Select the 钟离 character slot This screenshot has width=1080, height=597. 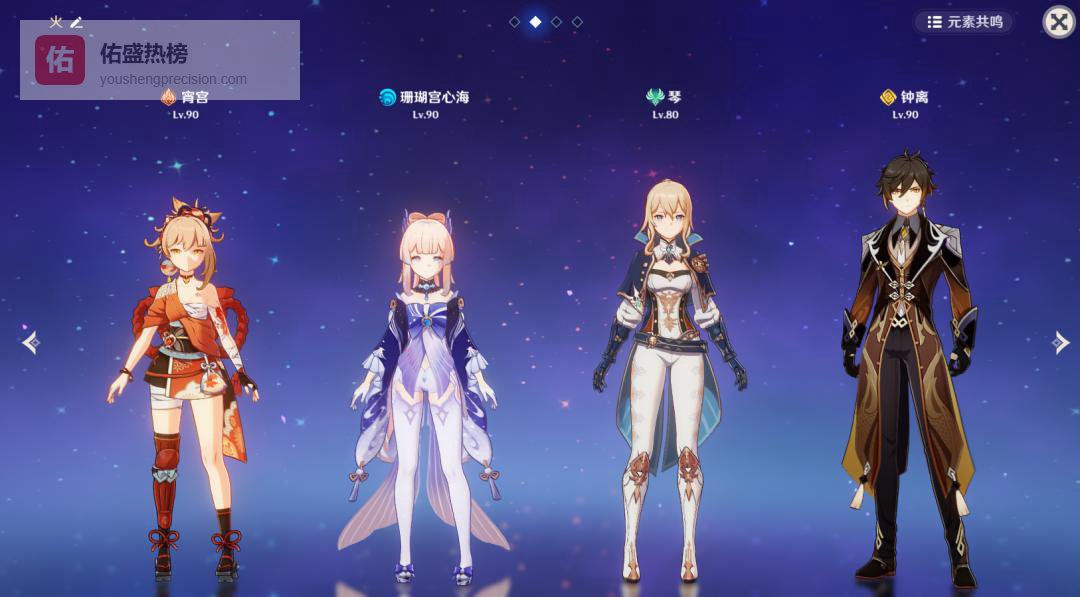pos(906,370)
